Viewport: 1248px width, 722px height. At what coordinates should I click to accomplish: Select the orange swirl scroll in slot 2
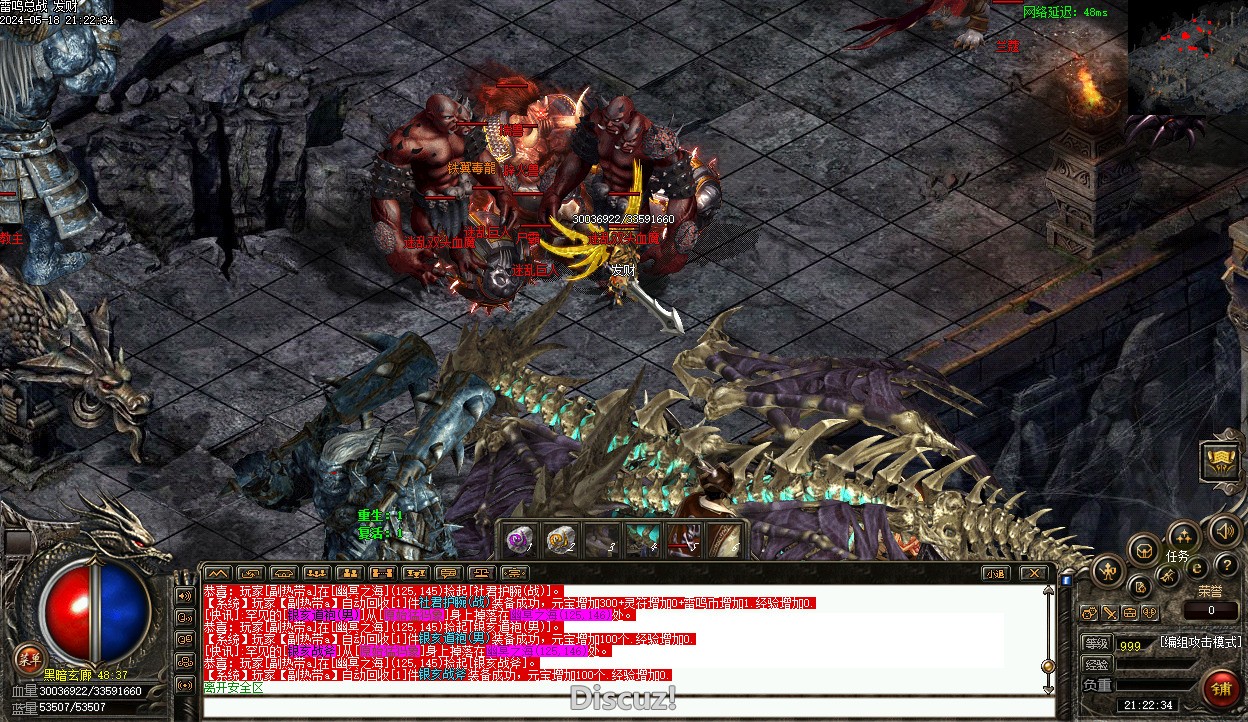click(x=559, y=540)
